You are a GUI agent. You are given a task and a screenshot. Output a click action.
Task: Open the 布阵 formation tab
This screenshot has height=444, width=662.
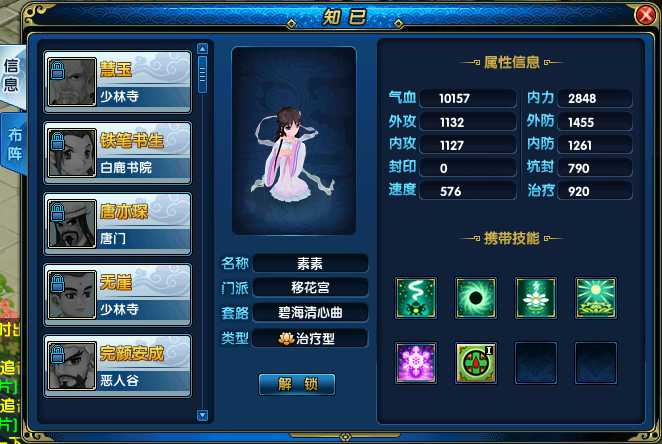point(14,145)
